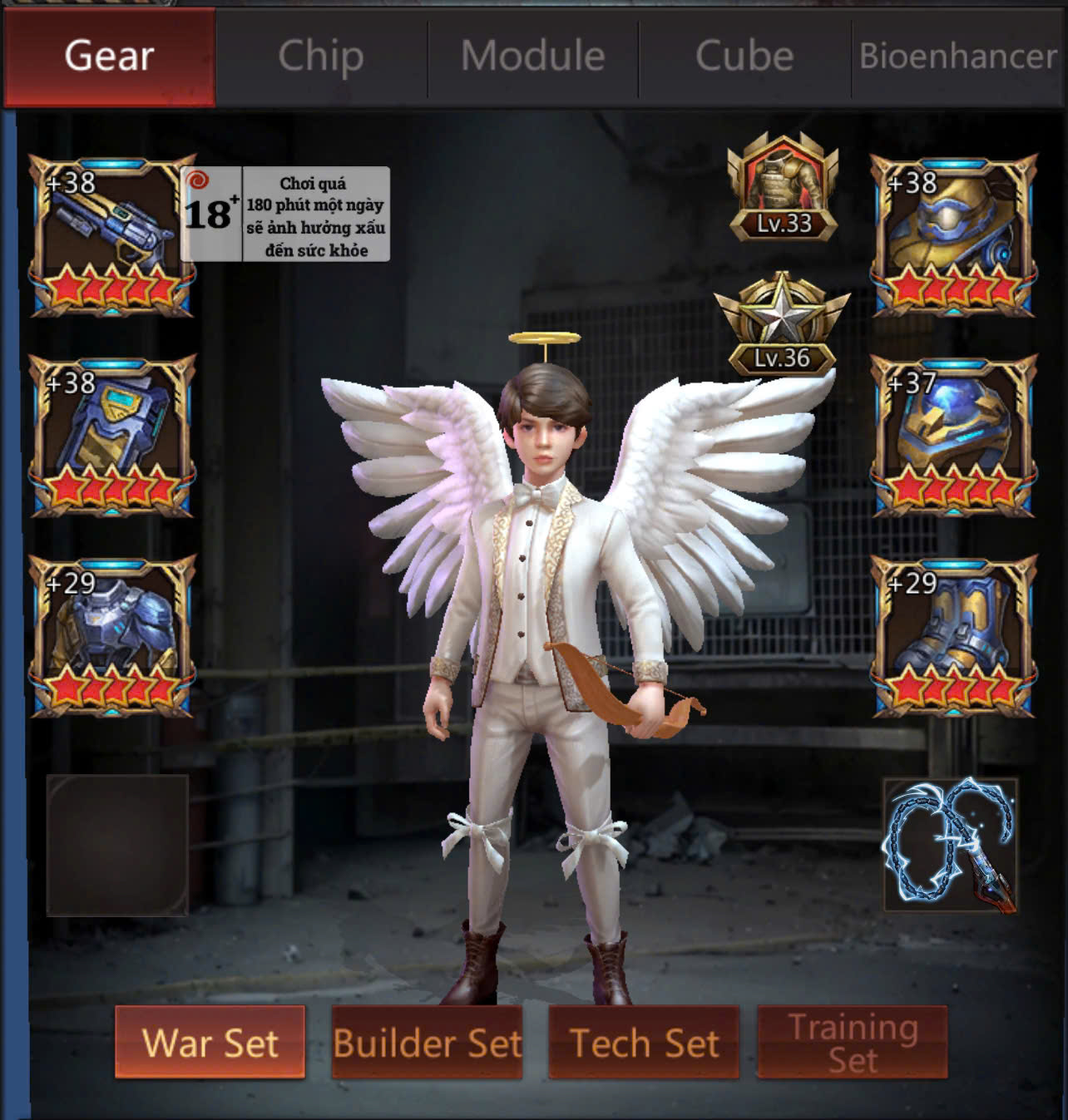Select the +38 gun weapon slot

point(112,235)
